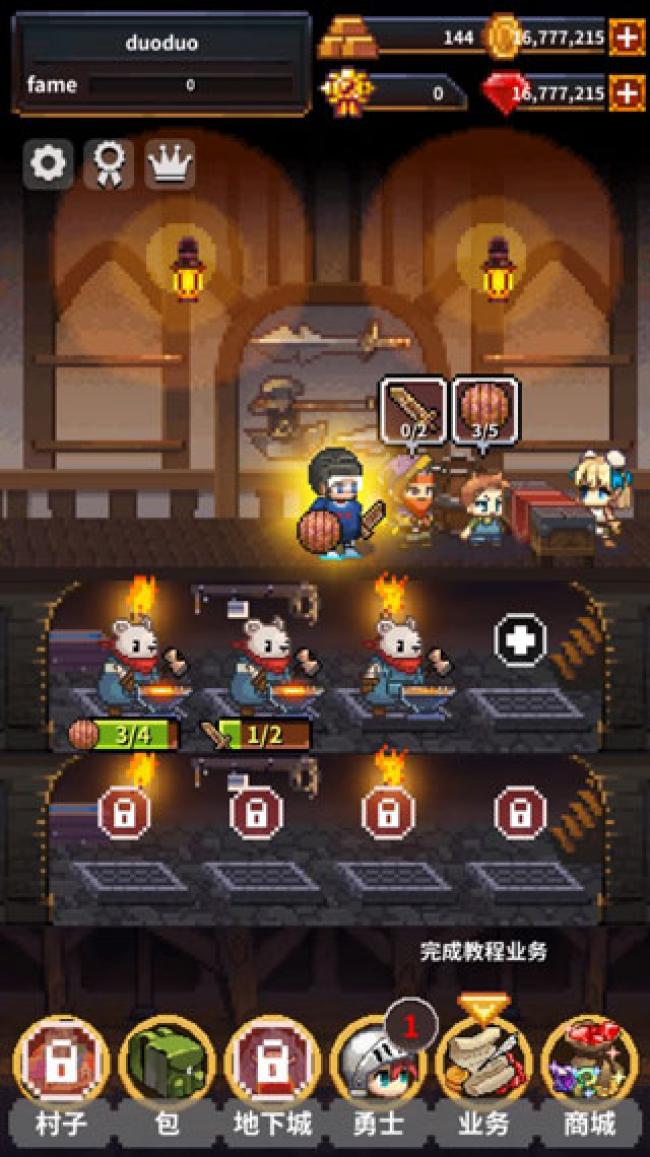650x1157 pixels.
Task: Open the ribbon achievements badge
Action: tap(109, 164)
